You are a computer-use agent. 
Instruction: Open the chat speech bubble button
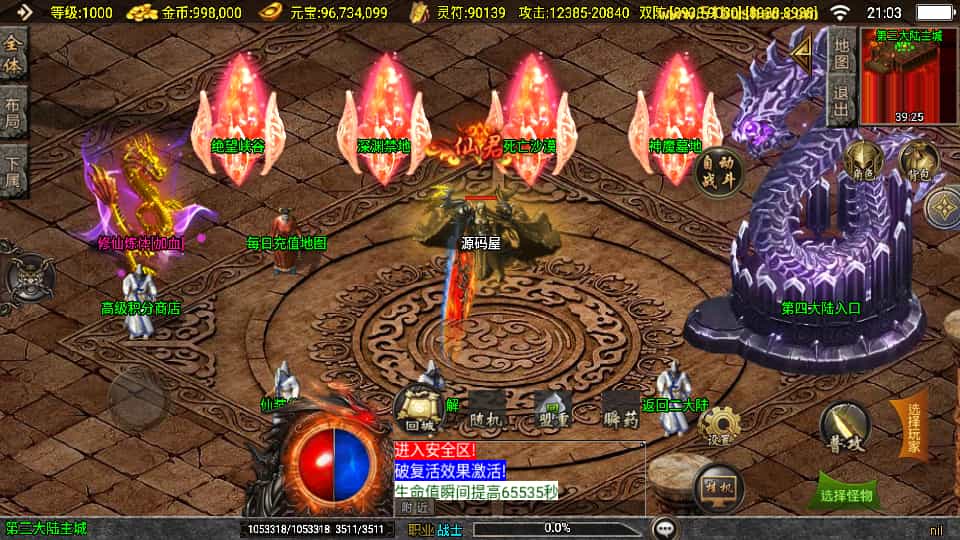664,527
